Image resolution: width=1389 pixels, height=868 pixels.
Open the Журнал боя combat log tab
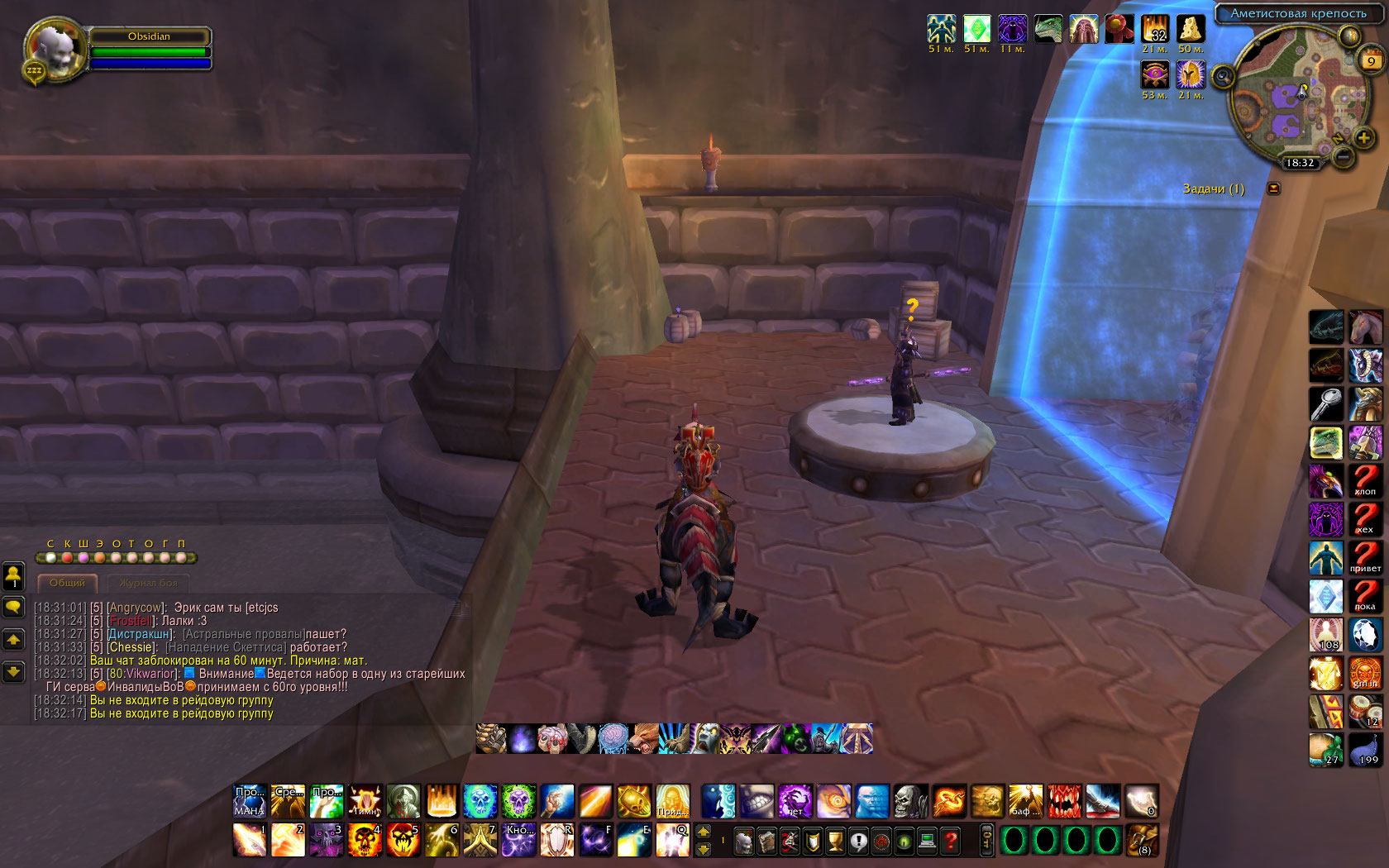pyautogui.click(x=148, y=583)
